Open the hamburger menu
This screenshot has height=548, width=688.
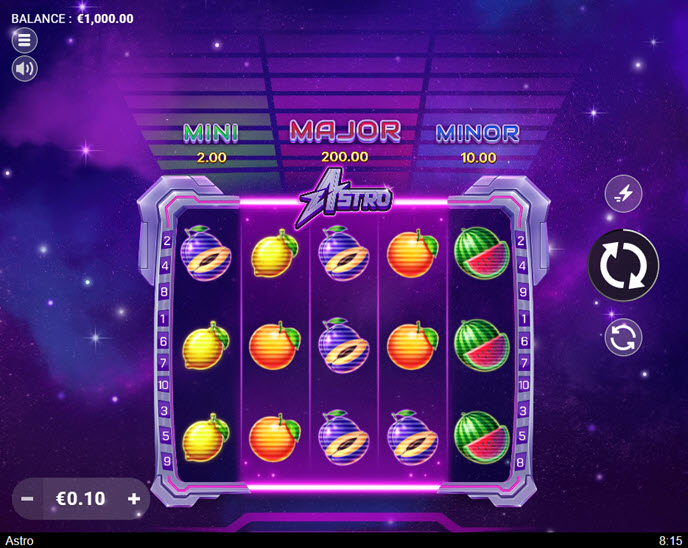(x=24, y=40)
